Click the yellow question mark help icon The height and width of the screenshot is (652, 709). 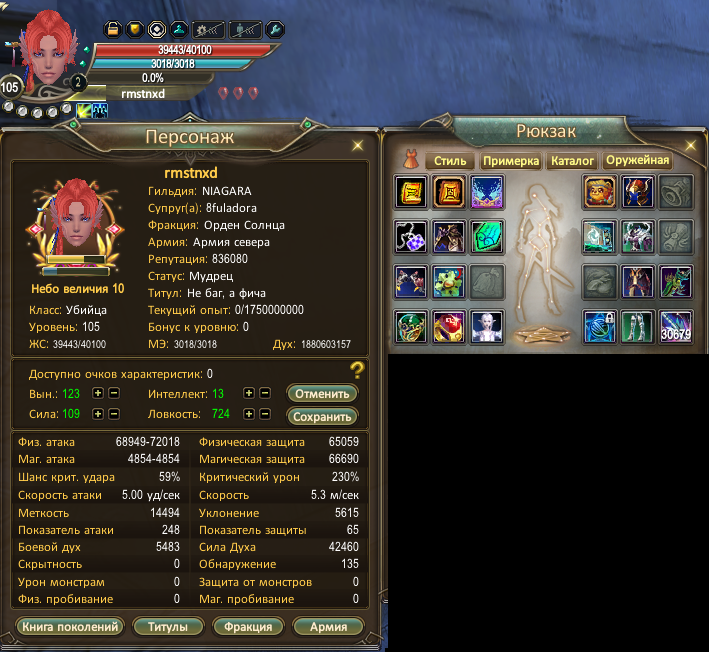click(x=356, y=372)
